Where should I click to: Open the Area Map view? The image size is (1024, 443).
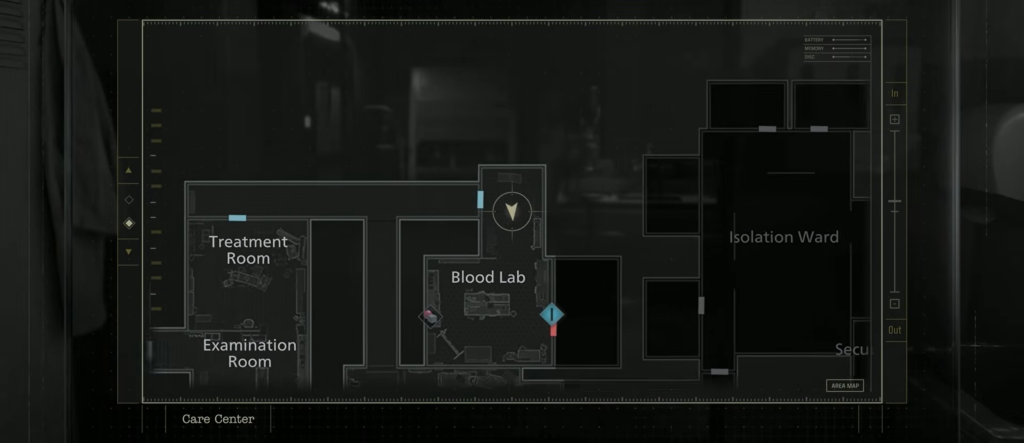(844, 385)
